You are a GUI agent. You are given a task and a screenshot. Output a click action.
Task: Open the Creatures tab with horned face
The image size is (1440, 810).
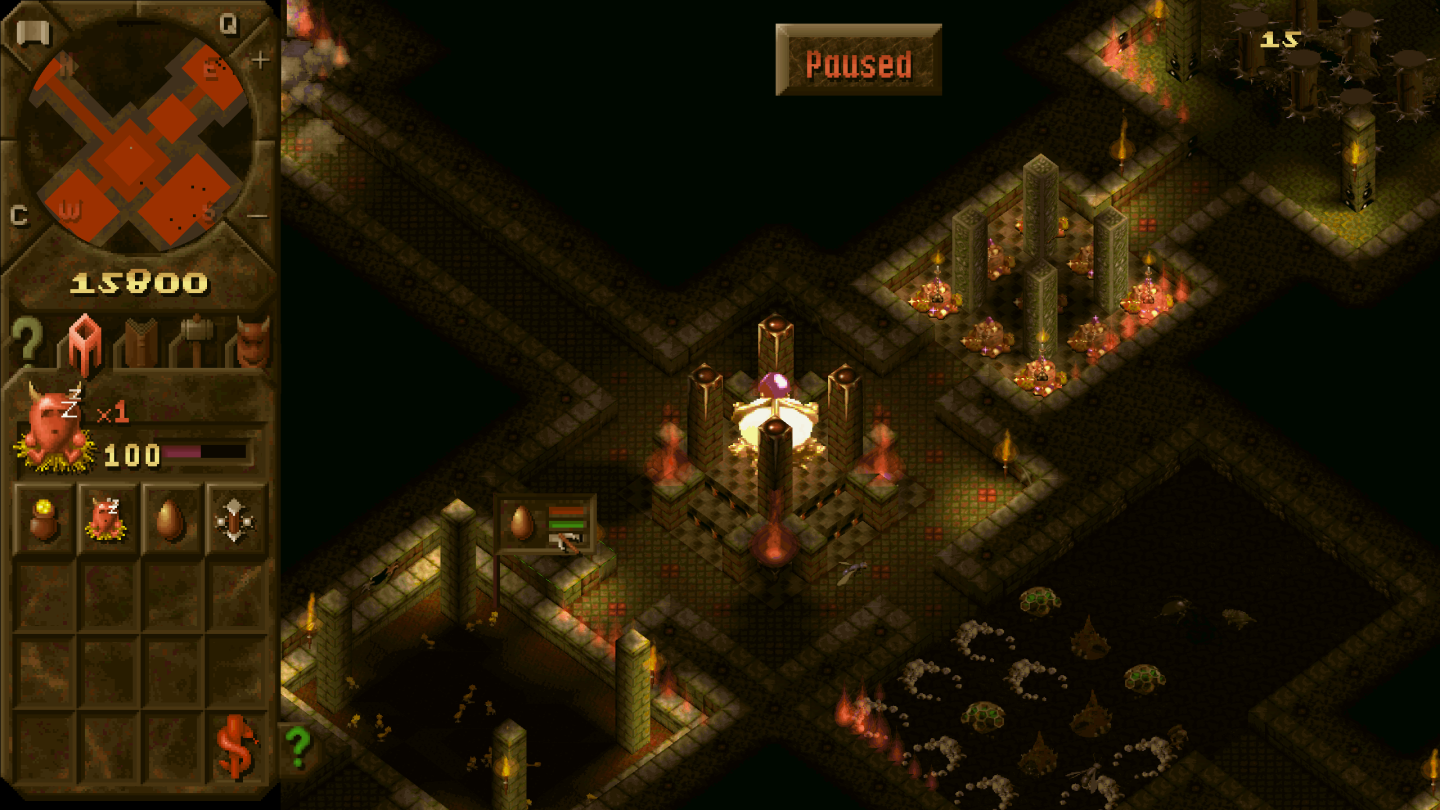pyautogui.click(x=250, y=340)
